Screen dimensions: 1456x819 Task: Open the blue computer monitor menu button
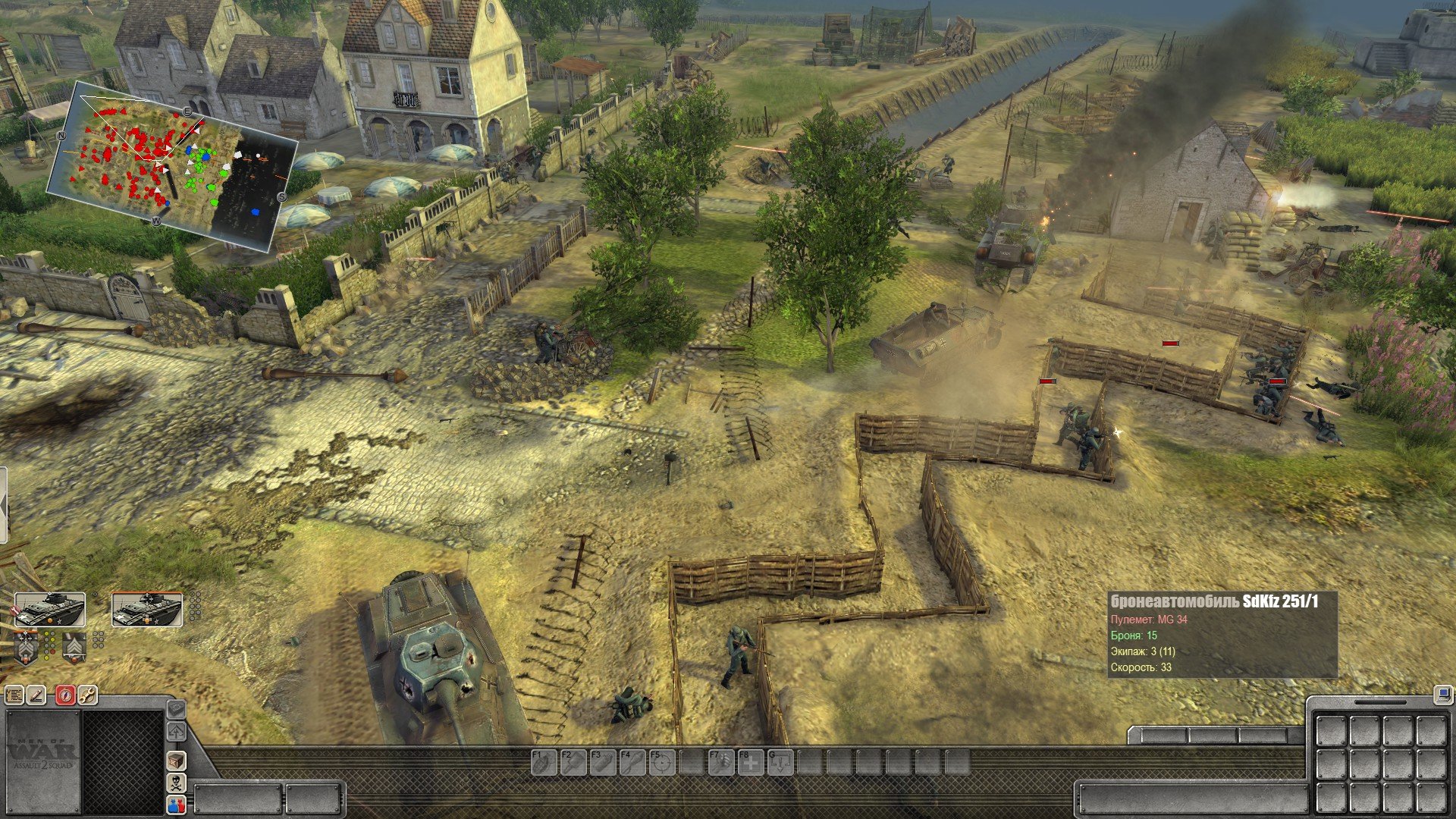[1442, 694]
